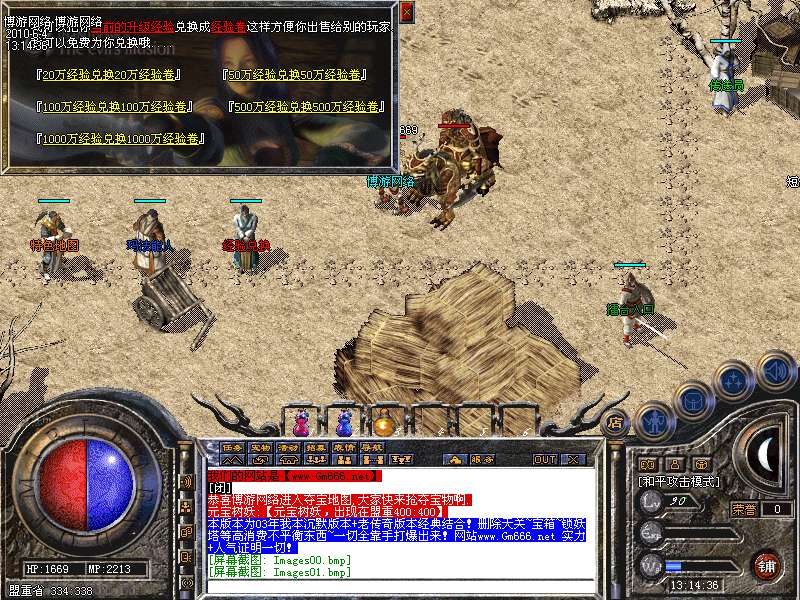Click the X button beside OUT
Image resolution: width=800 pixels, height=600 pixels.
coord(573,459)
